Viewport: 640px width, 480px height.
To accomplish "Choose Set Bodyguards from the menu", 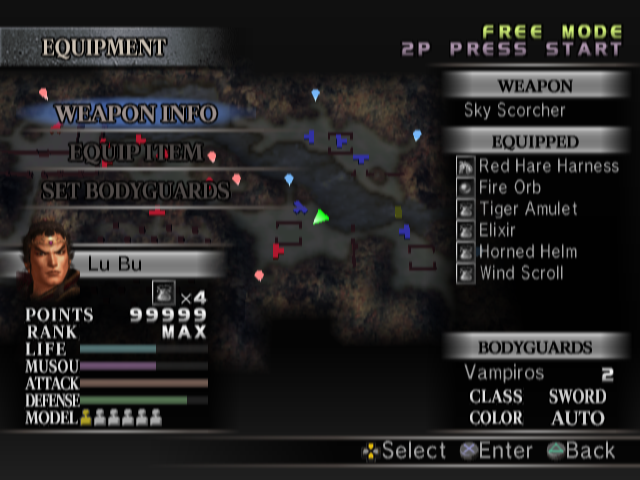I will click(x=135, y=190).
